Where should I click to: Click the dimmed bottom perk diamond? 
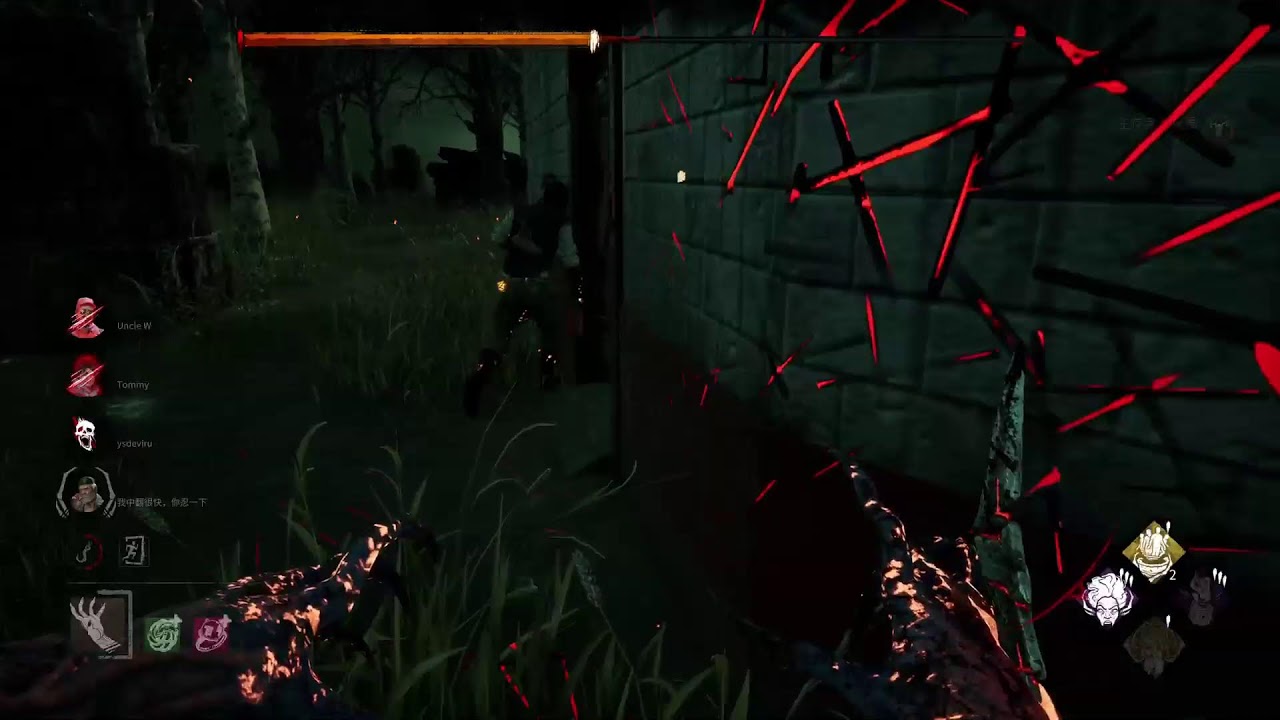click(1154, 644)
